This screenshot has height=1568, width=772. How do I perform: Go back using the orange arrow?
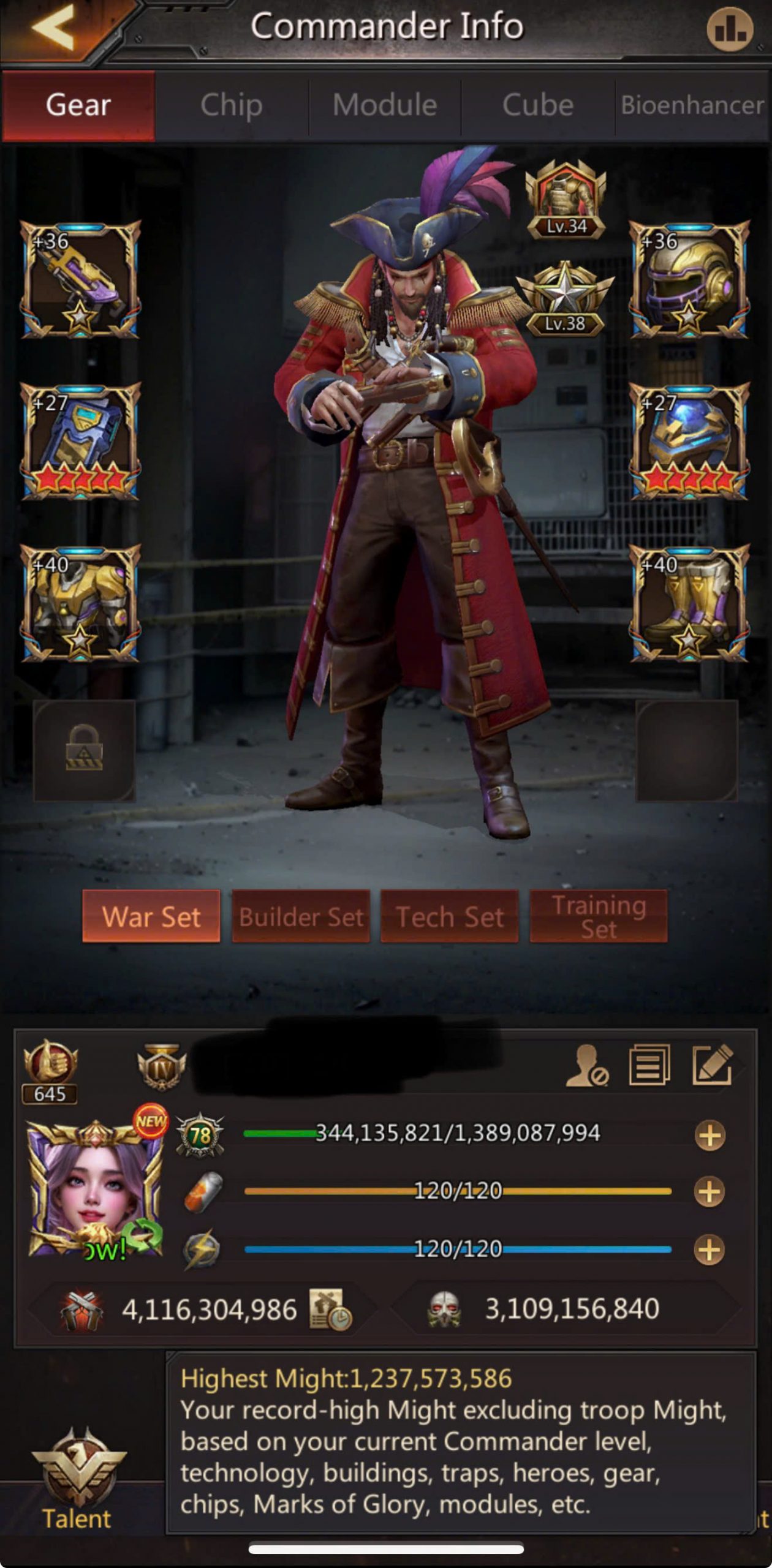point(55,28)
